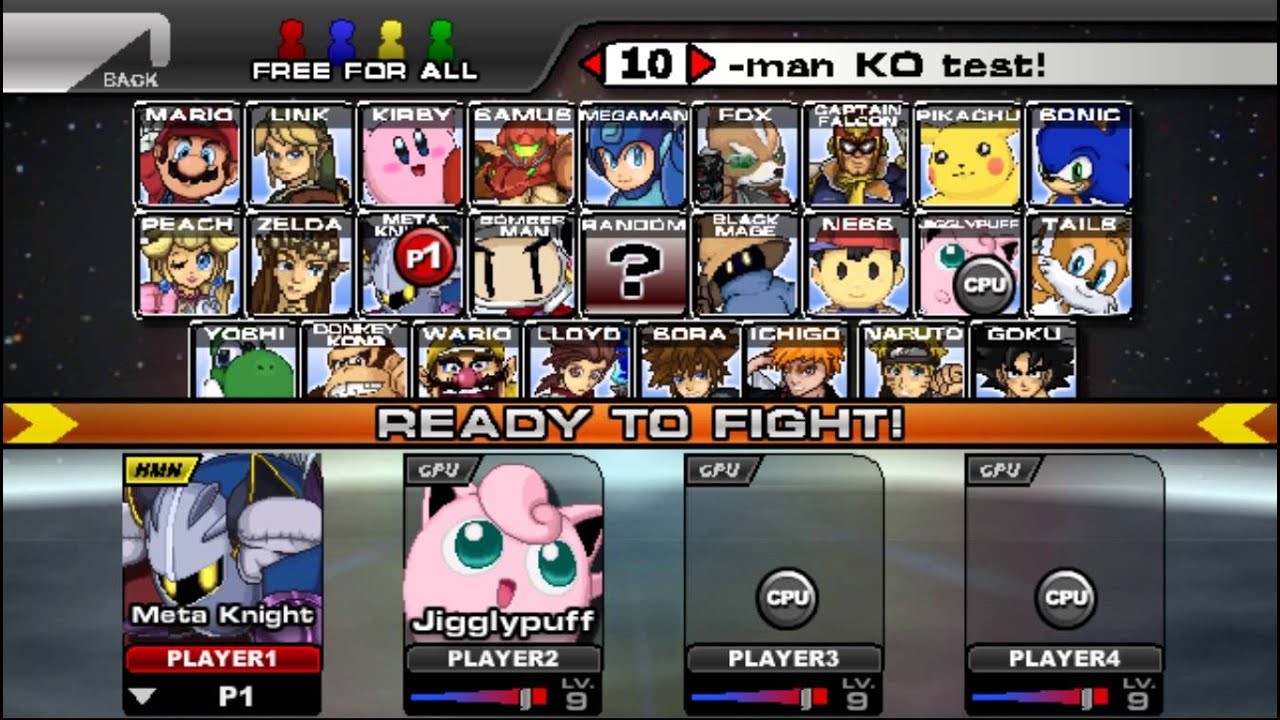Choose Link from the roster
The image size is (1280, 720).
[300, 155]
